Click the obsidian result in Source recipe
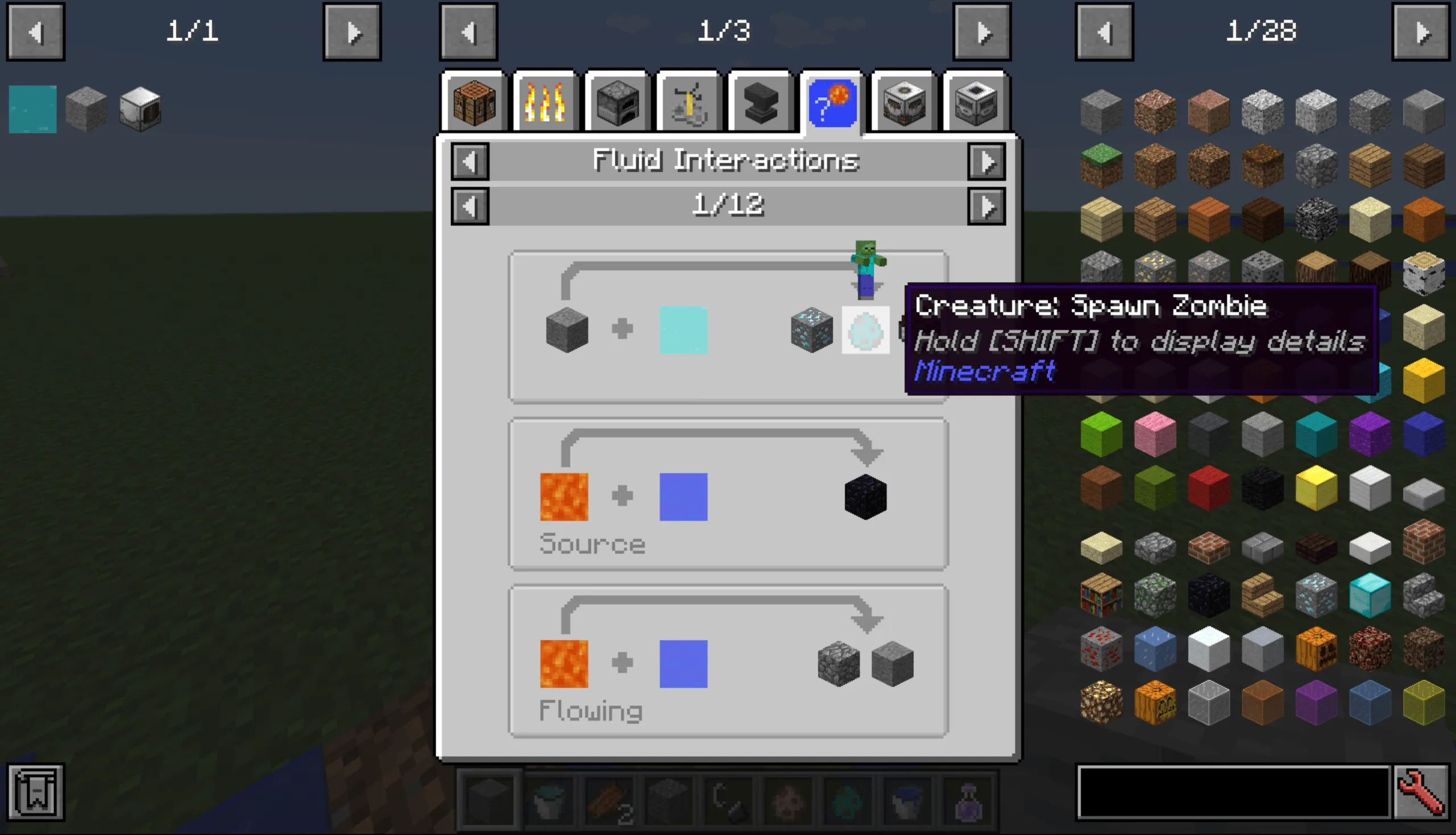The height and width of the screenshot is (835, 1456). coord(866,497)
